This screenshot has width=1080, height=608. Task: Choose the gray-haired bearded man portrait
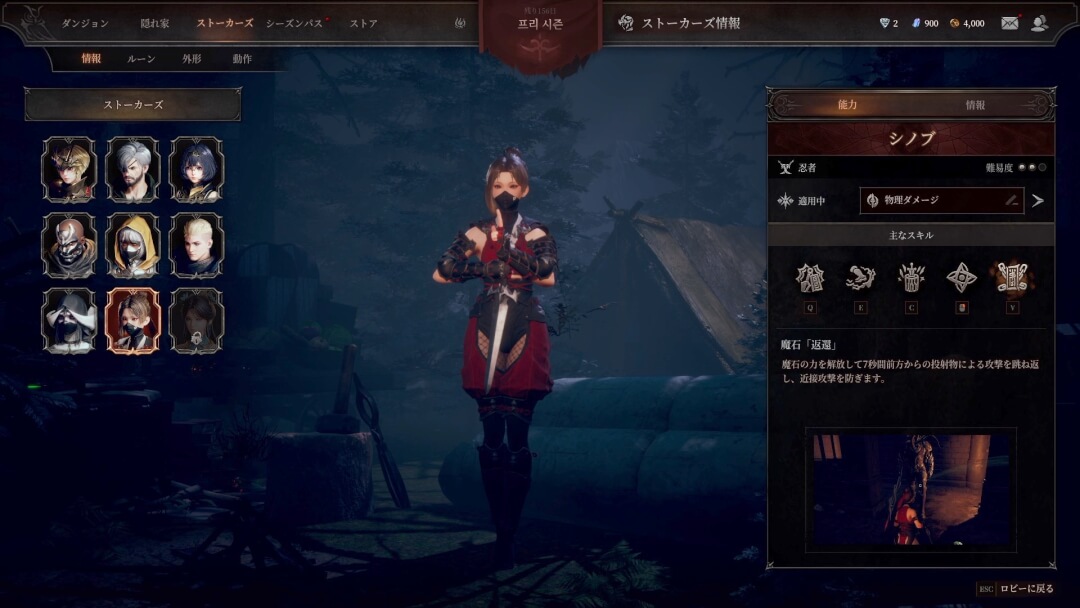coord(133,169)
